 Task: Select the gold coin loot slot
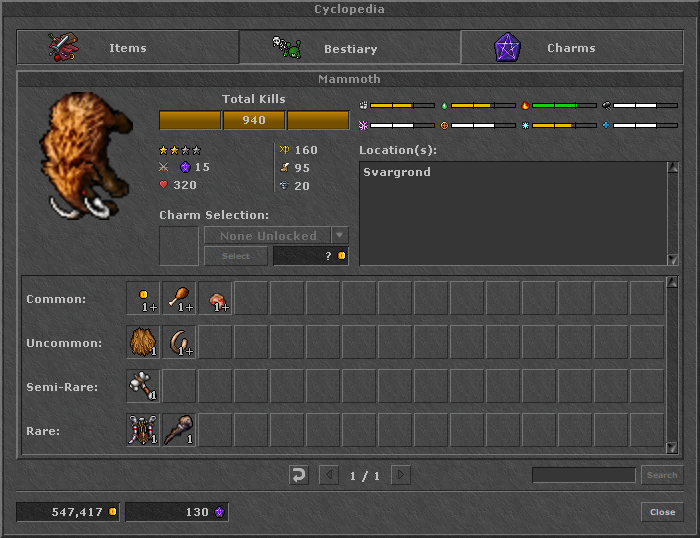click(143, 298)
